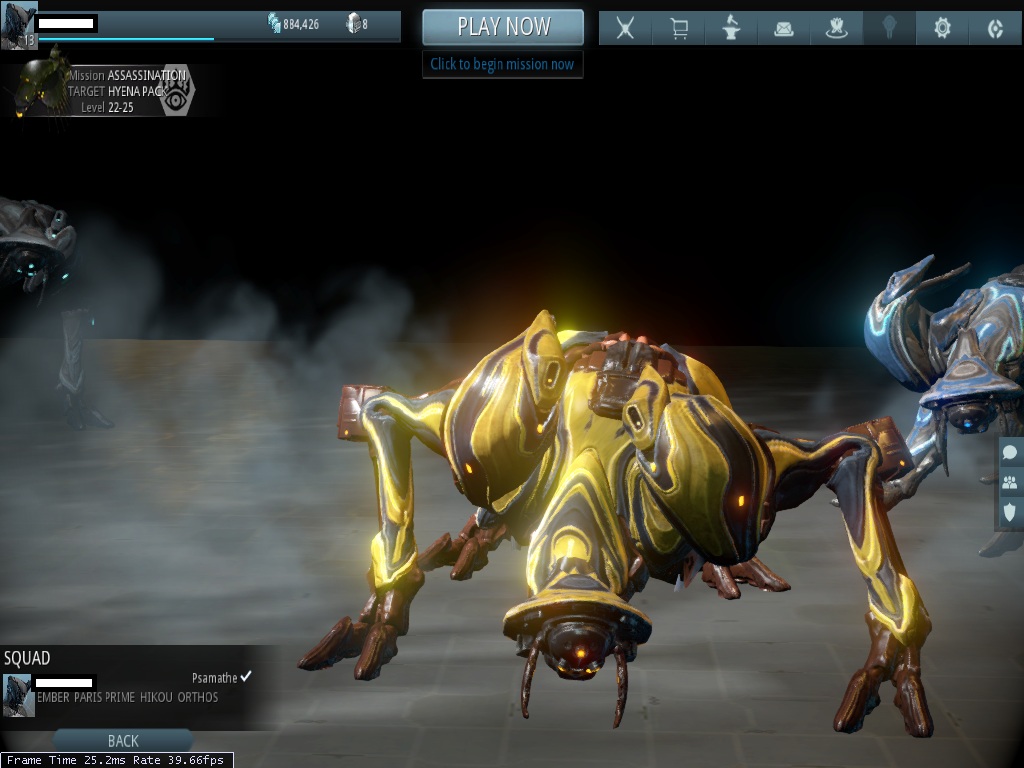Check the inbox envelope icon

point(784,28)
